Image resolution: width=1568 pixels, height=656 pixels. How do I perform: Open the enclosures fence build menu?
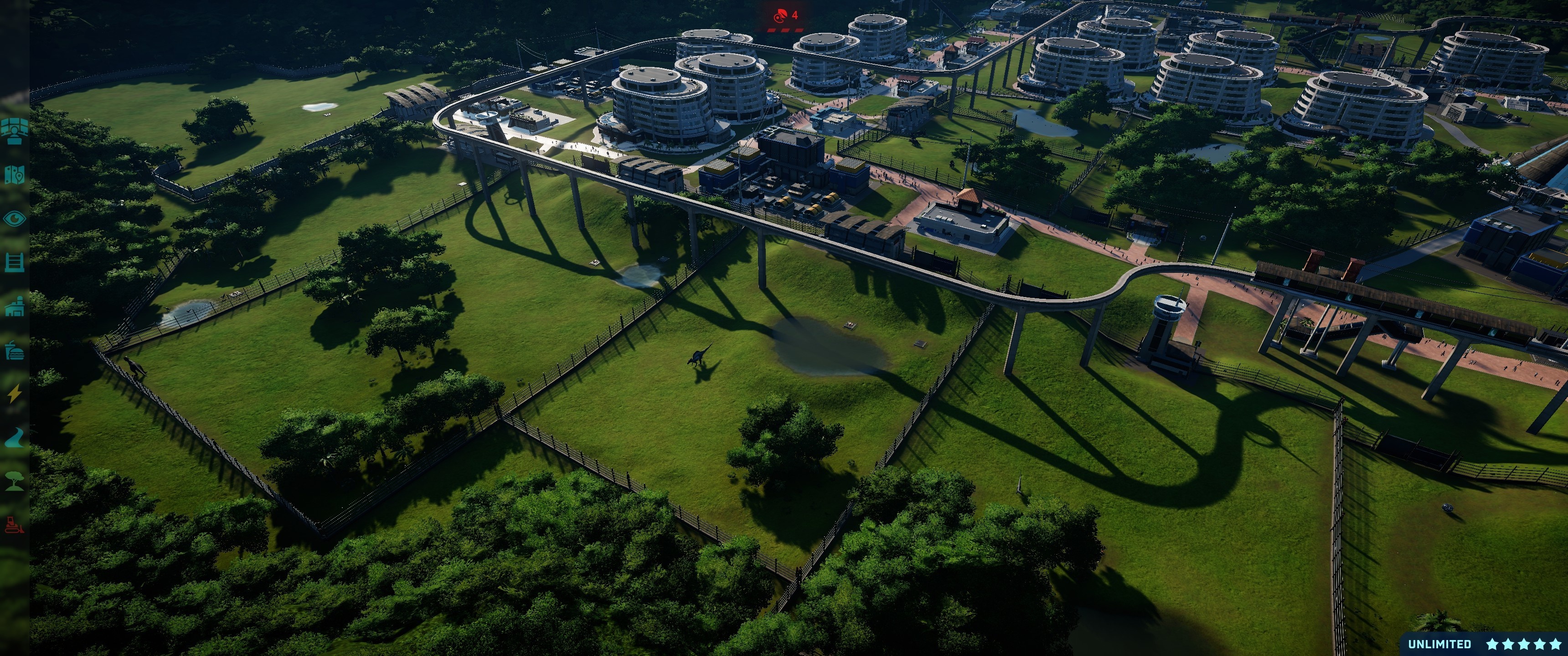(14, 262)
